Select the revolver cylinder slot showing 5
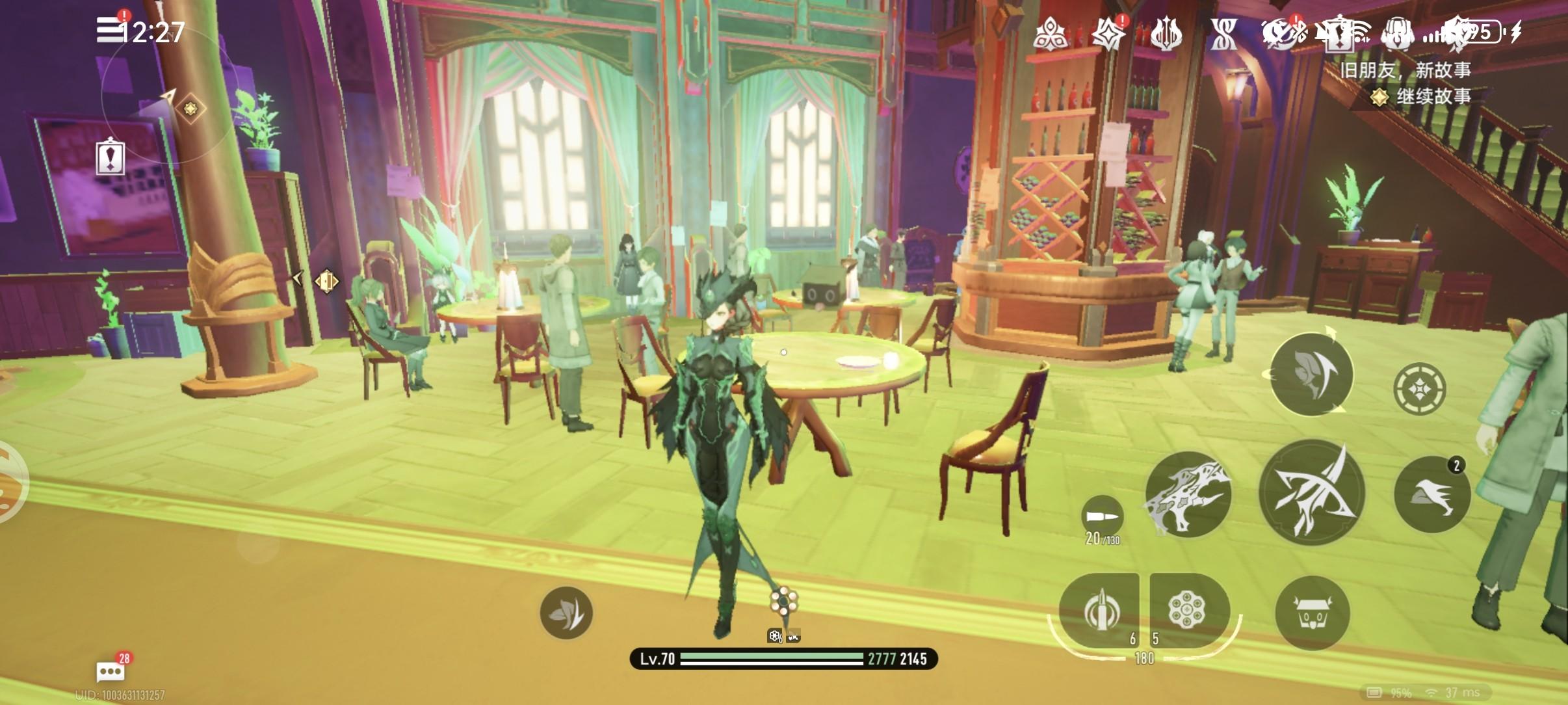Screen dimensions: 1568x705 click(1187, 610)
